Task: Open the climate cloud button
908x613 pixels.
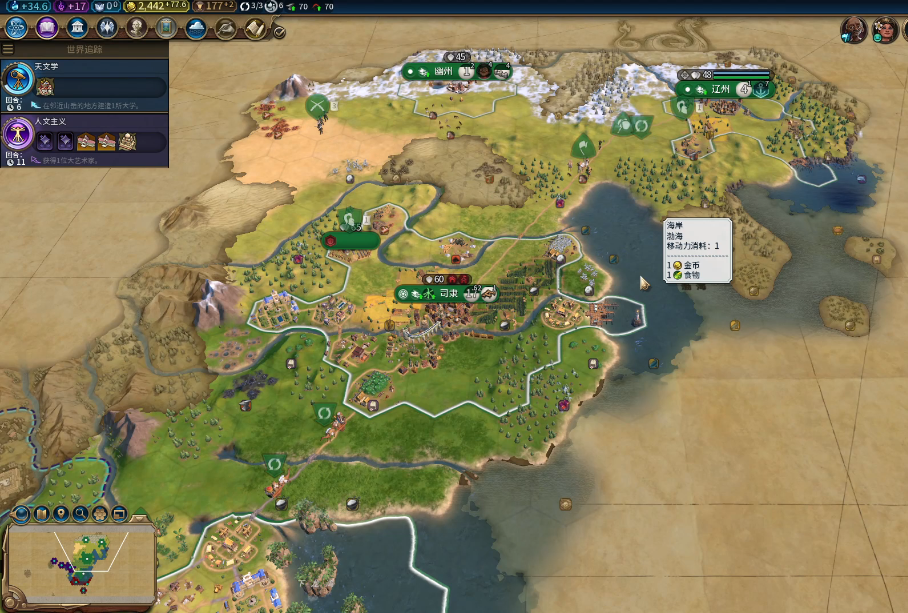Action: pyautogui.click(x=197, y=27)
